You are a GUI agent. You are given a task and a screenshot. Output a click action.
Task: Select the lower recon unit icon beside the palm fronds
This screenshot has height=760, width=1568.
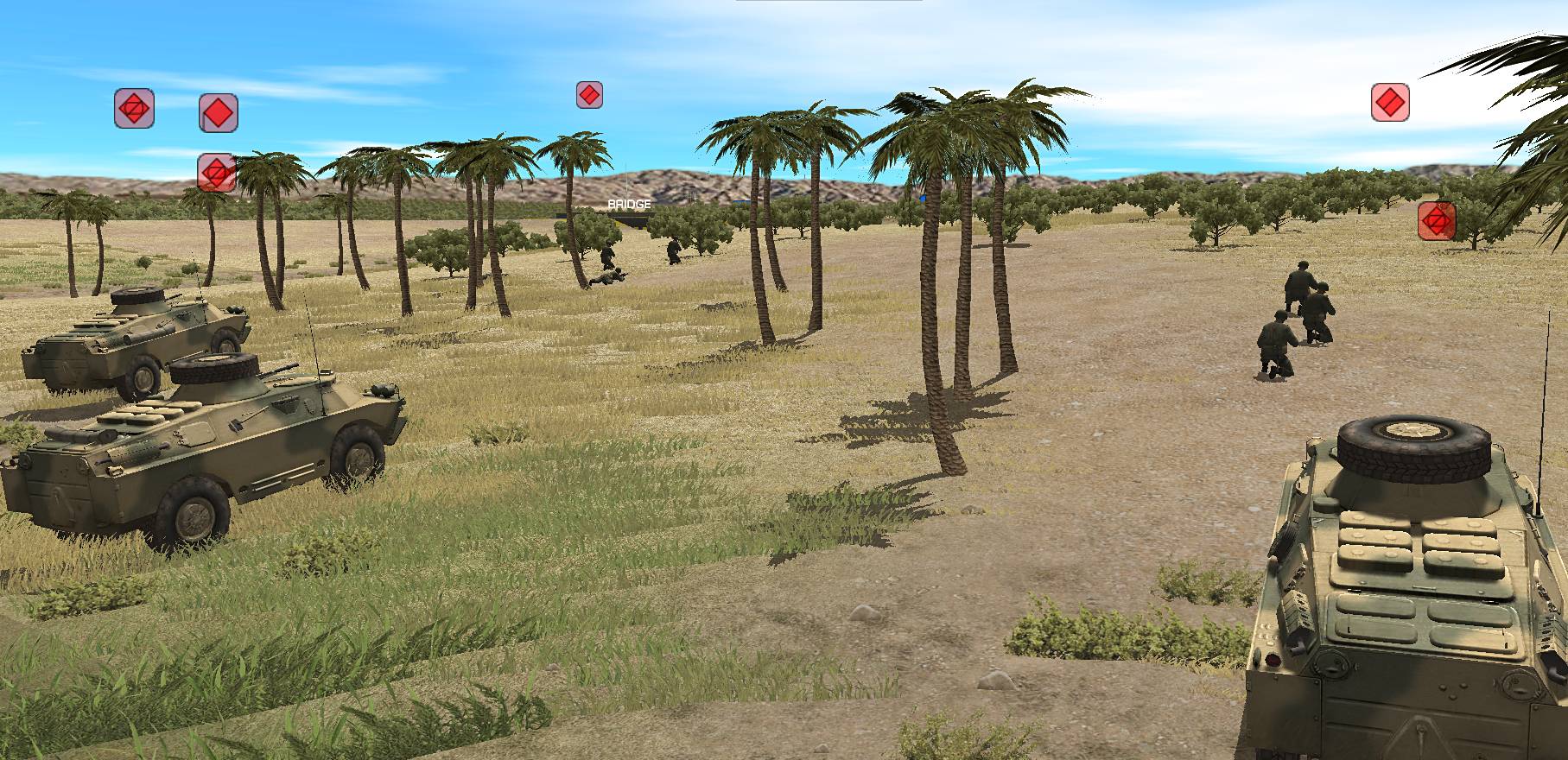coord(215,174)
